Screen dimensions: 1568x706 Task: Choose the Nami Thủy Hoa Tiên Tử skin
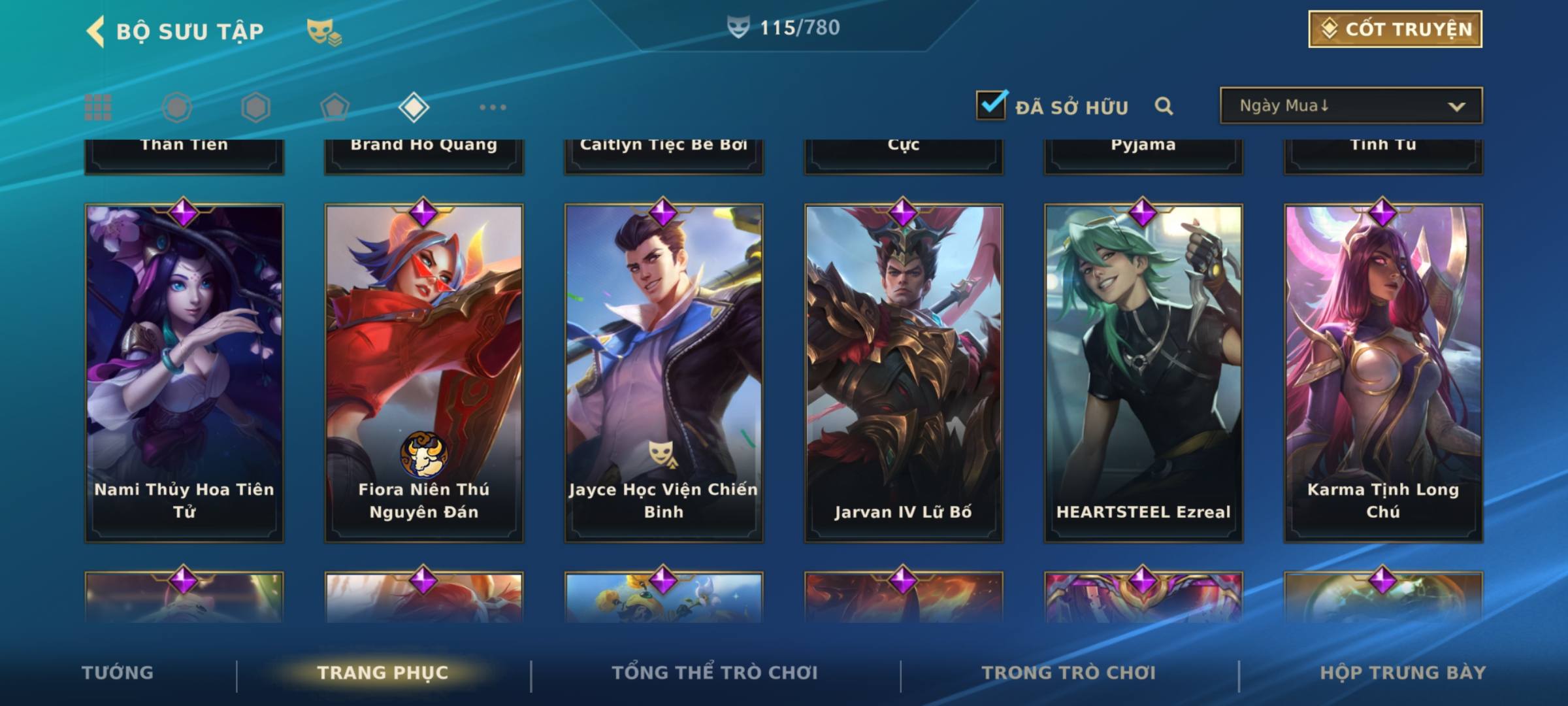point(184,373)
